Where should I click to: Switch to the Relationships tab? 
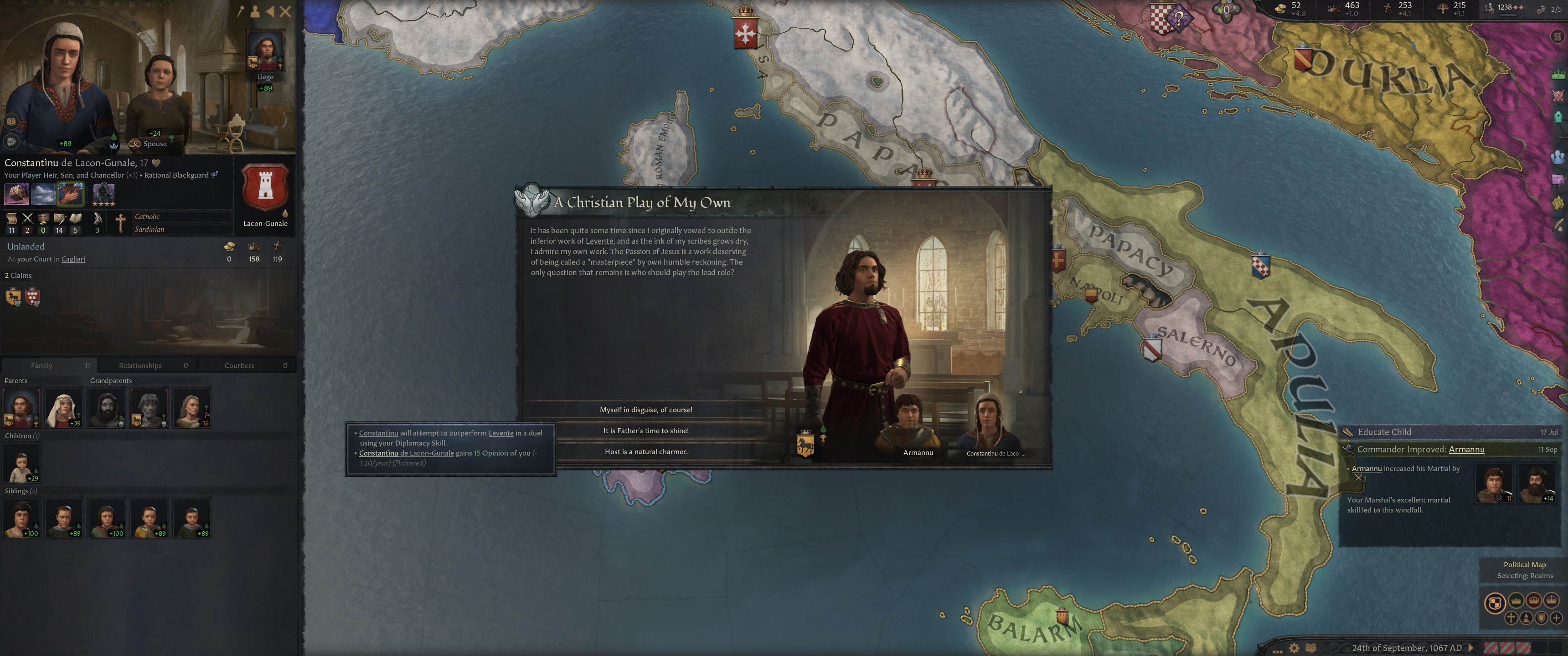139,365
